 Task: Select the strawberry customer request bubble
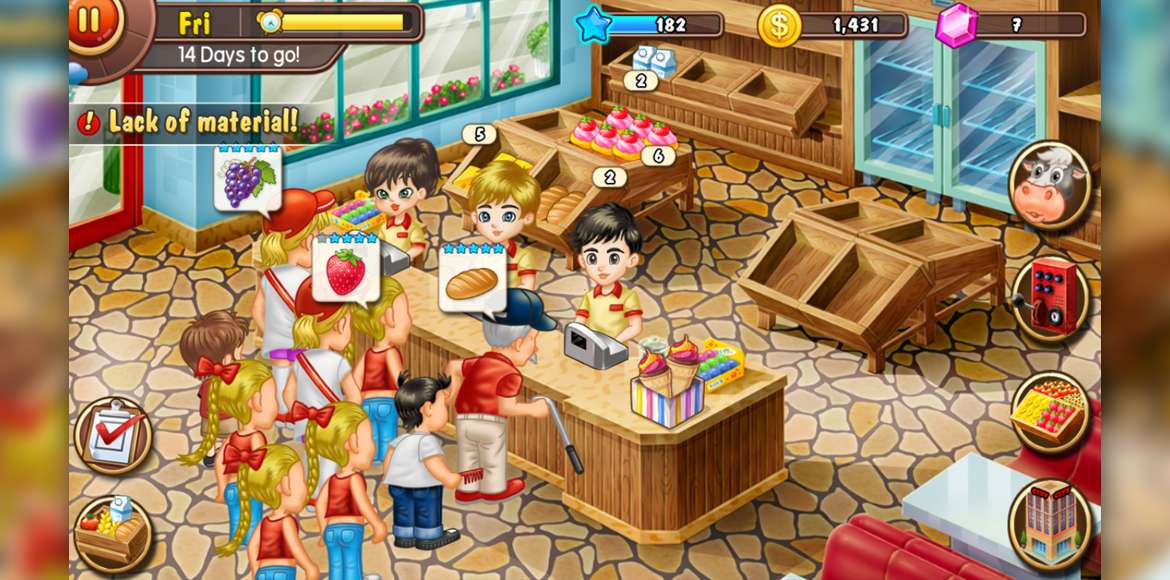[346, 270]
